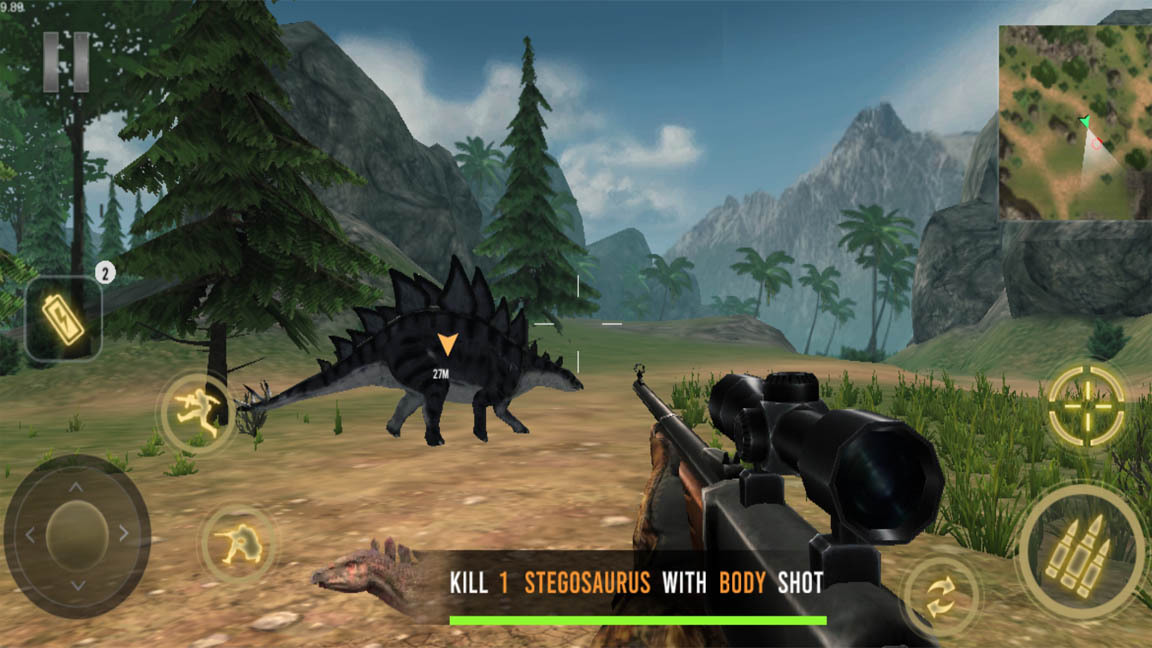Click the virtual movement joystick
This screenshot has width=1152, height=648.
pyautogui.click(x=77, y=535)
